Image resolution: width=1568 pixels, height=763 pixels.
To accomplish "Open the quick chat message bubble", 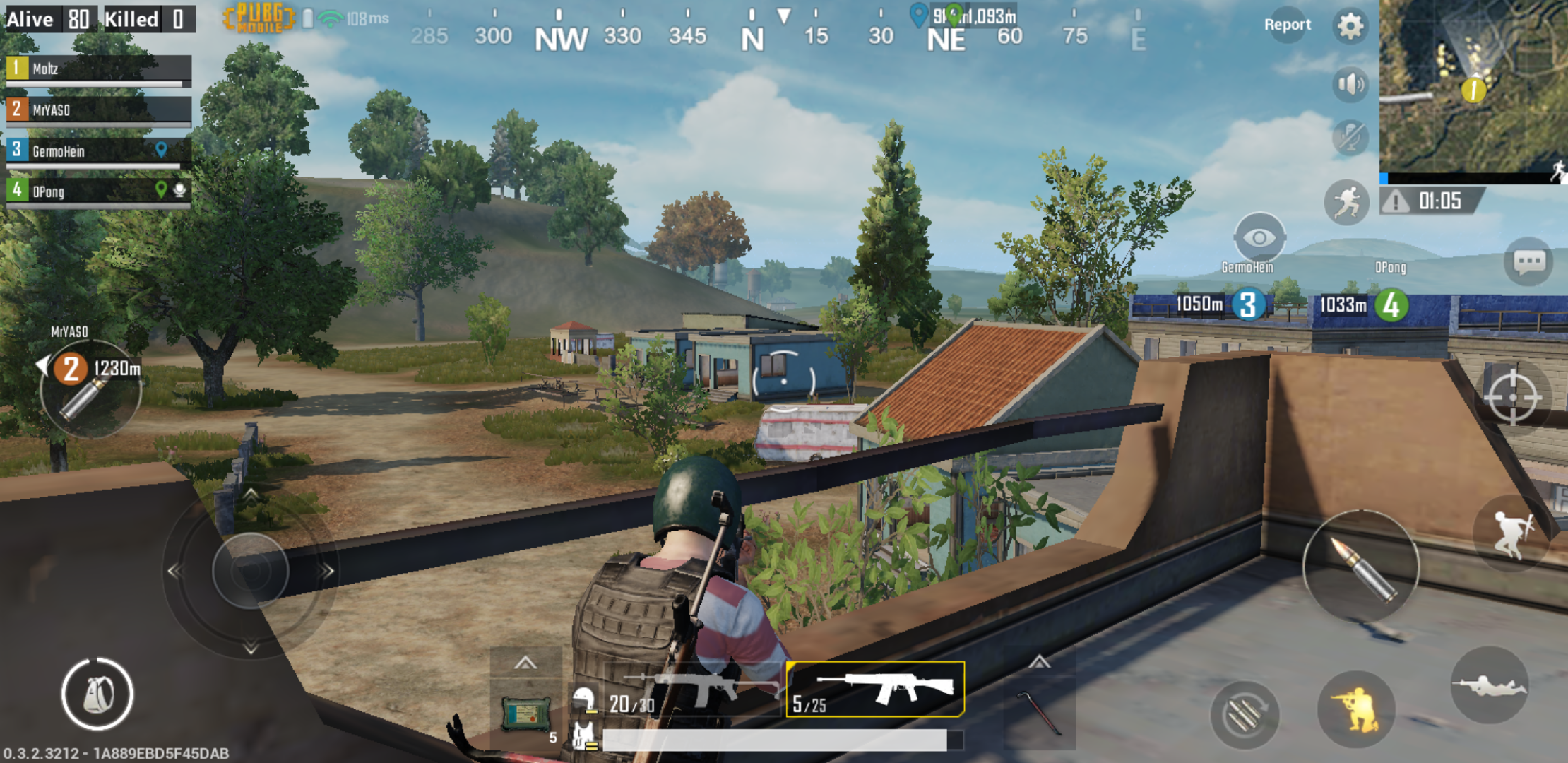I will coord(1528,263).
